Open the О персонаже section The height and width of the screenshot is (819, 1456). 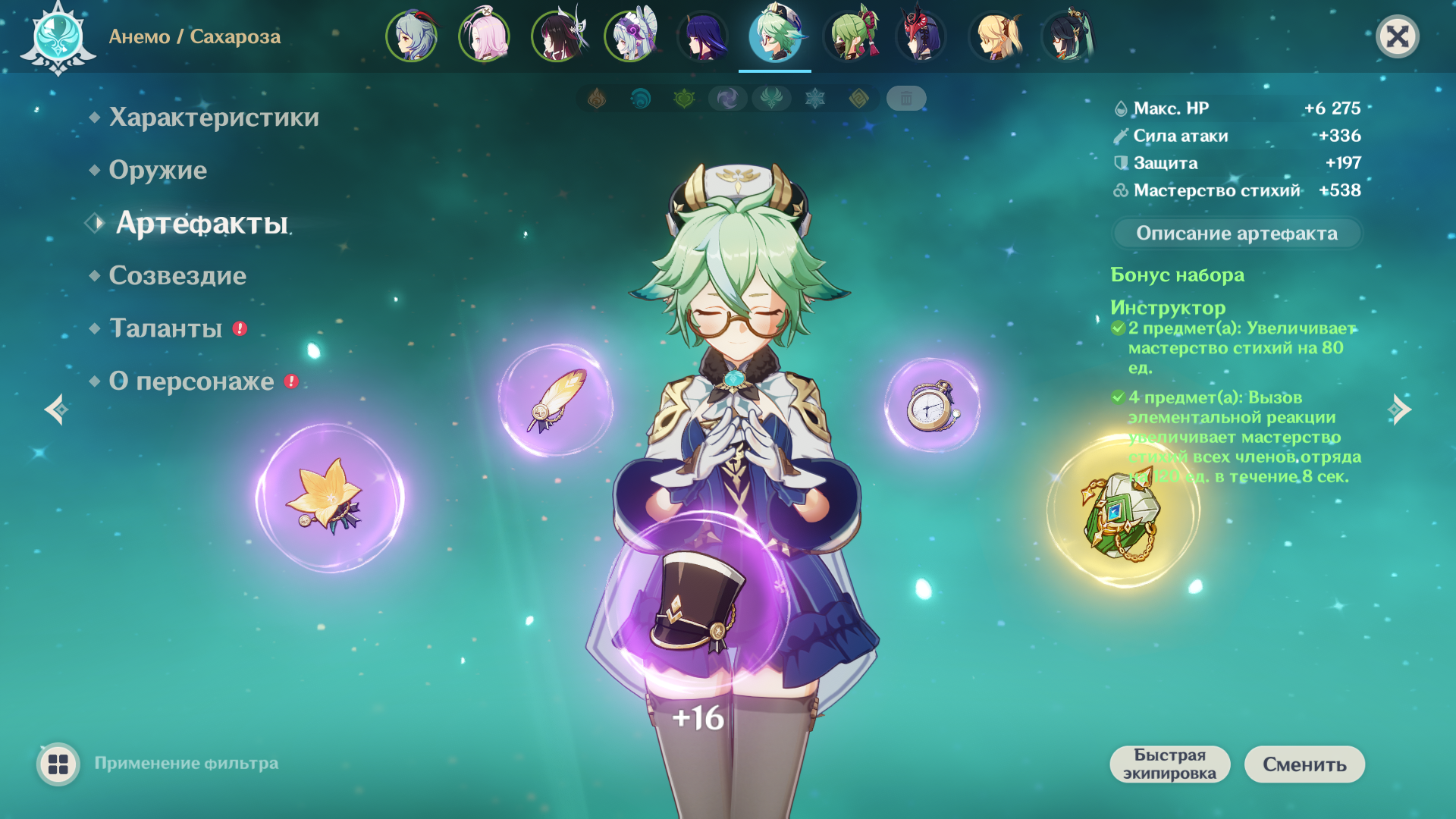[x=191, y=381]
